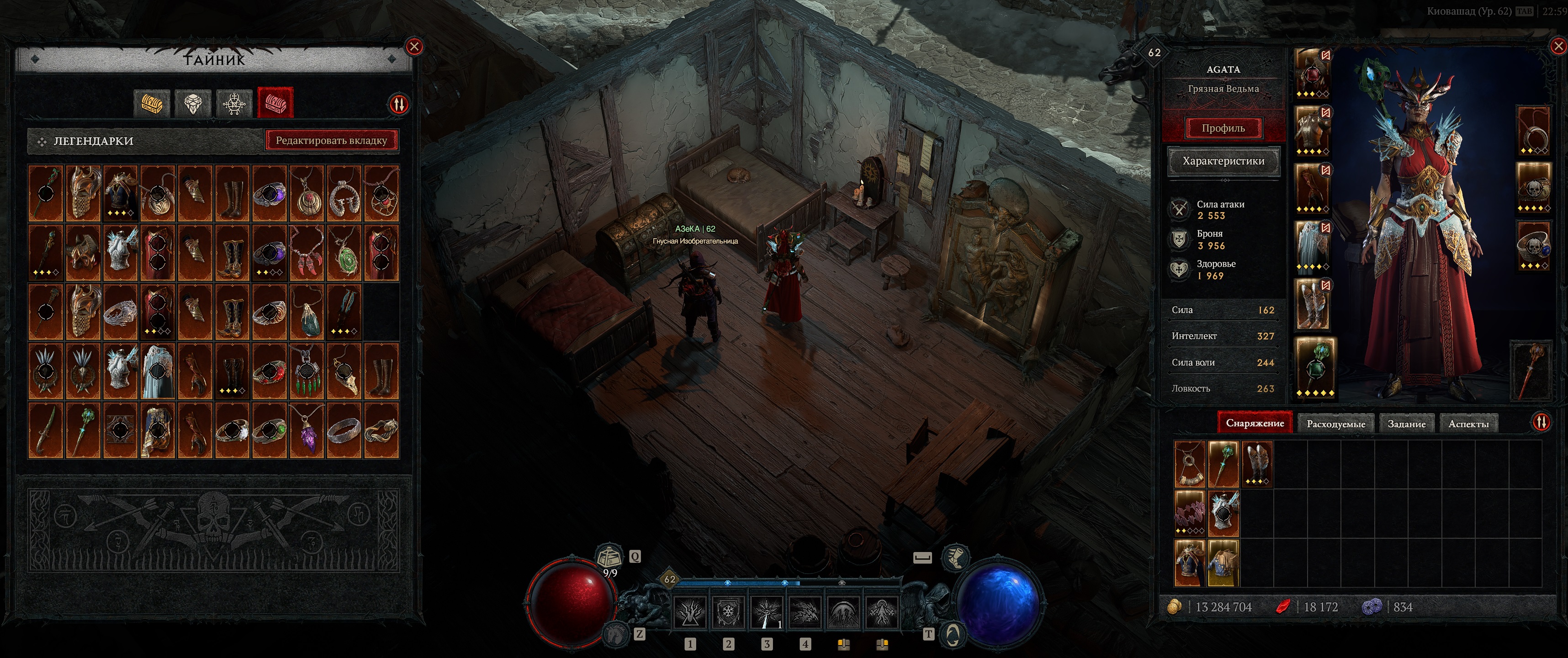
Task: Close the Тайник stash window
Action: tap(414, 46)
